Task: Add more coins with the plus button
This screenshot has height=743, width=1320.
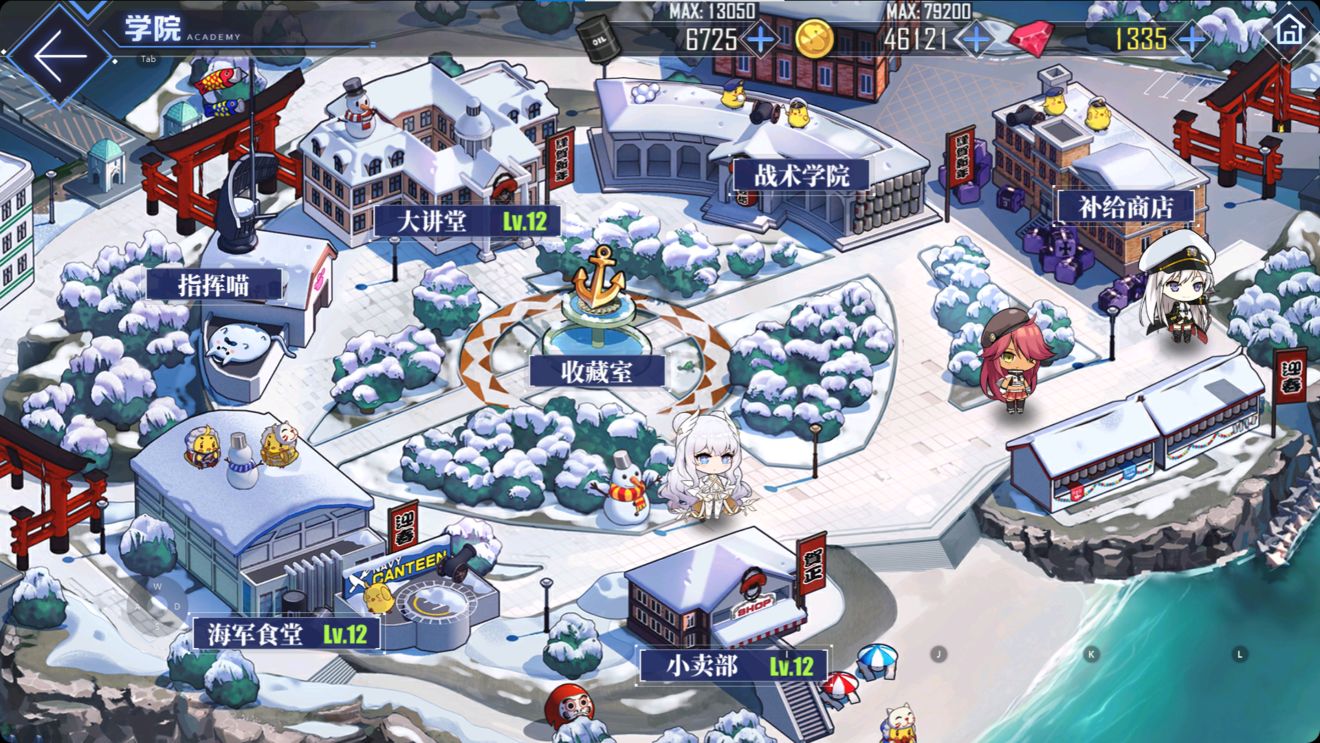Action: click(975, 39)
